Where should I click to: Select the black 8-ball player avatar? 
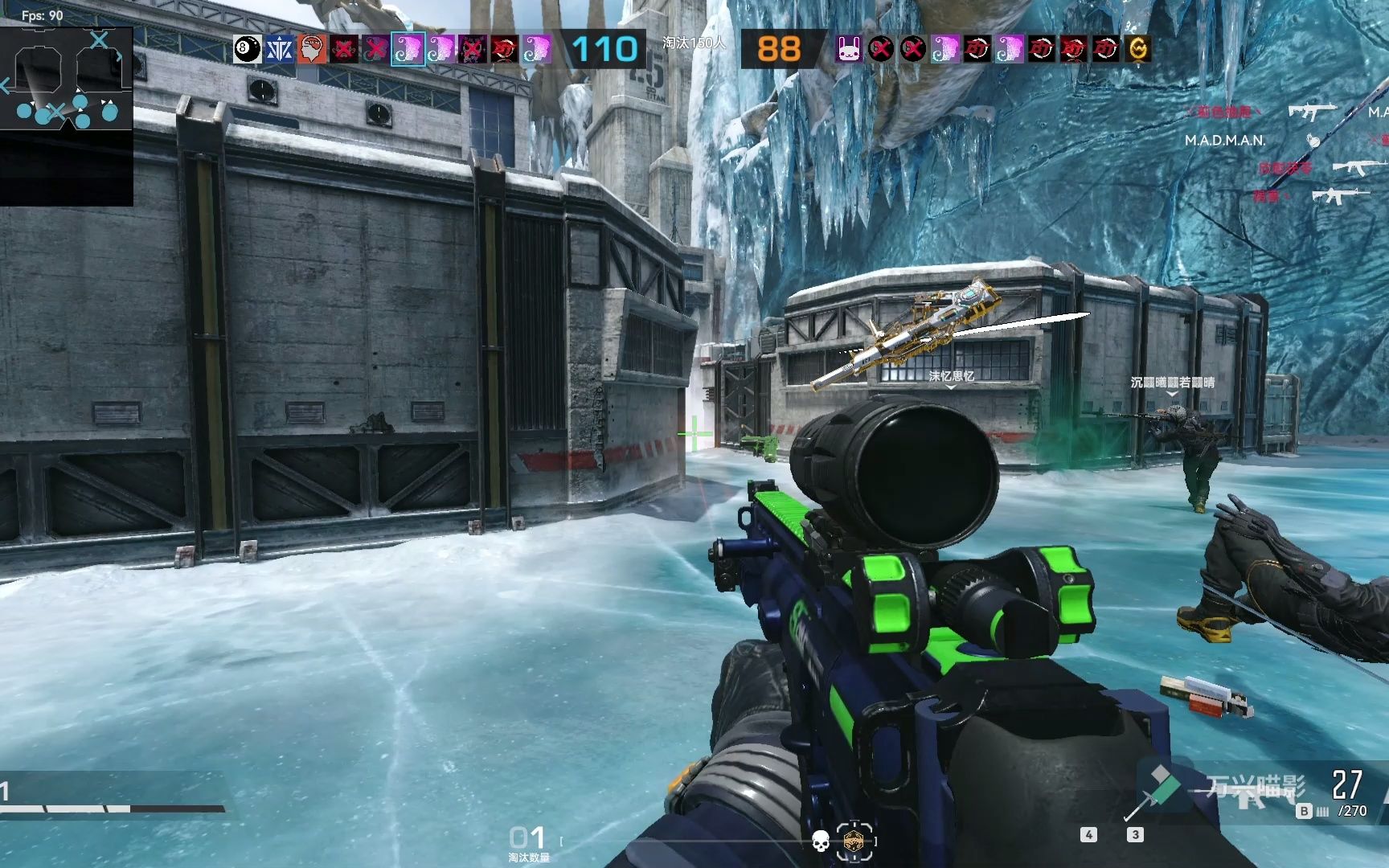tap(247, 49)
